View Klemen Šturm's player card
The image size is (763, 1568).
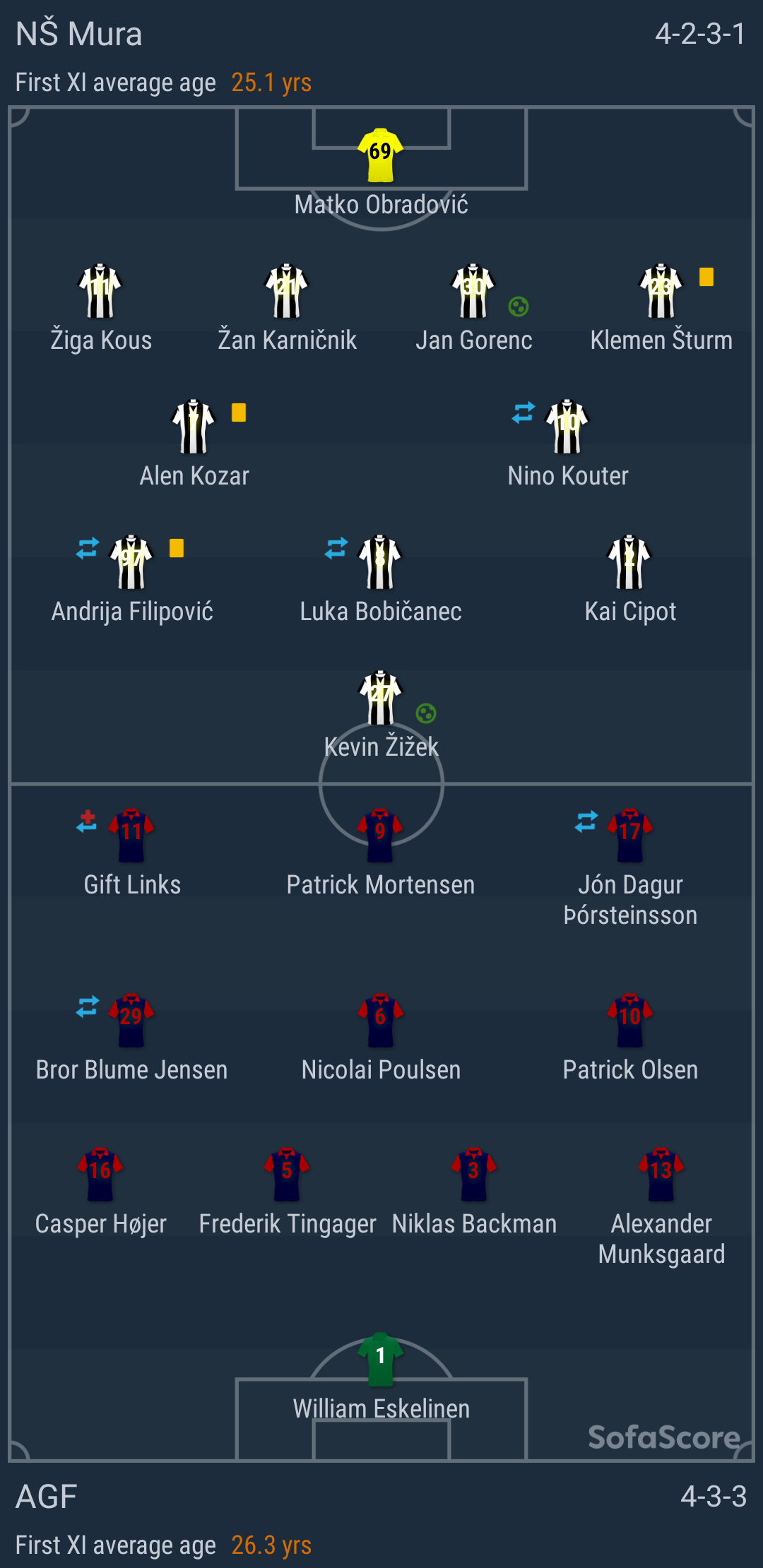(661, 291)
